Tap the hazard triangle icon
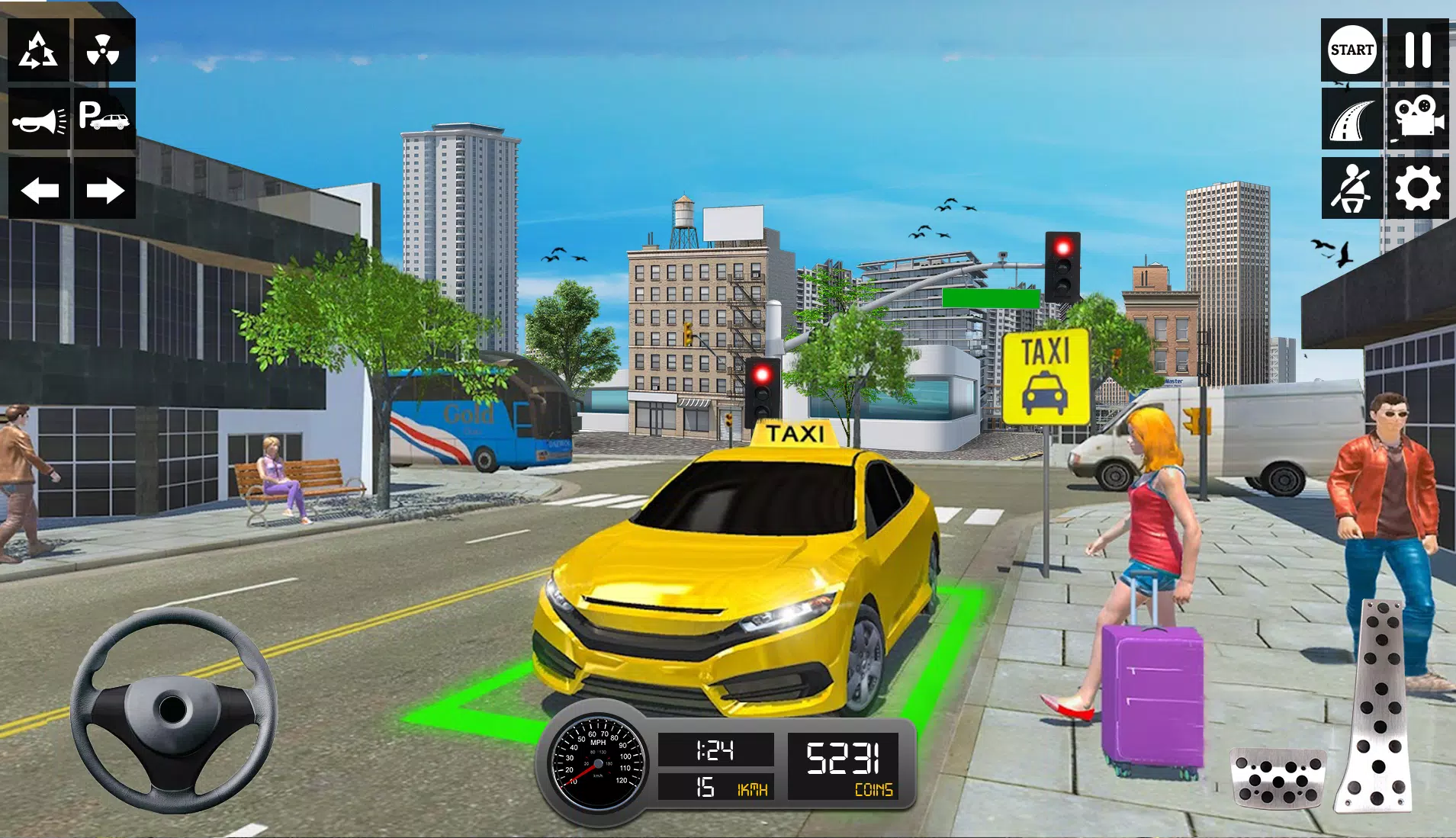This screenshot has width=1456, height=838. [x=38, y=50]
